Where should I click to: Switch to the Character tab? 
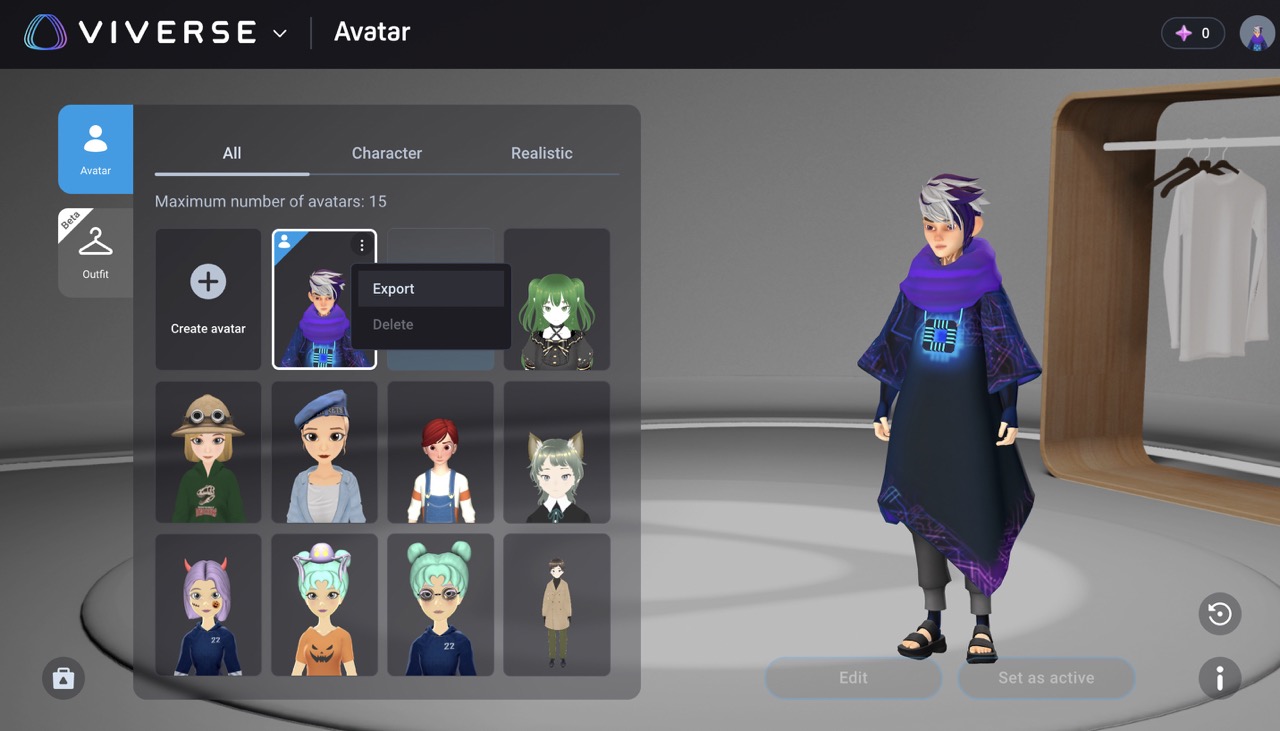tap(387, 153)
